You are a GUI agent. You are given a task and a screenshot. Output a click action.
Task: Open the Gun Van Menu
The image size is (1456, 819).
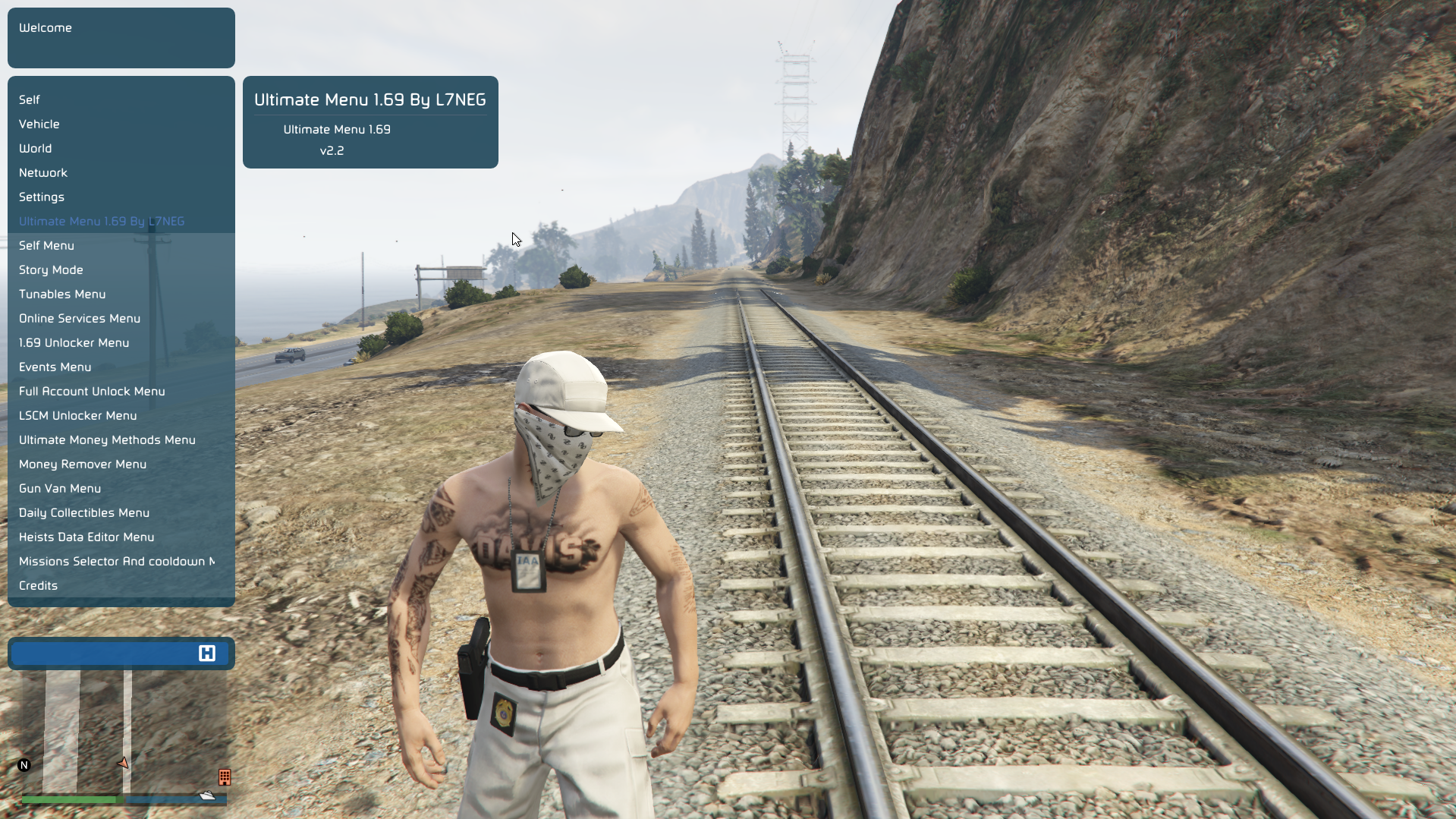pyautogui.click(x=60, y=488)
